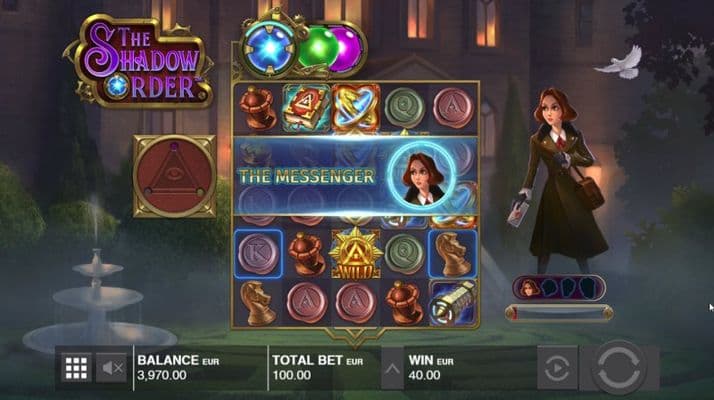
Task: Toggle the muted sound speaker icon
Action: (x=112, y=368)
